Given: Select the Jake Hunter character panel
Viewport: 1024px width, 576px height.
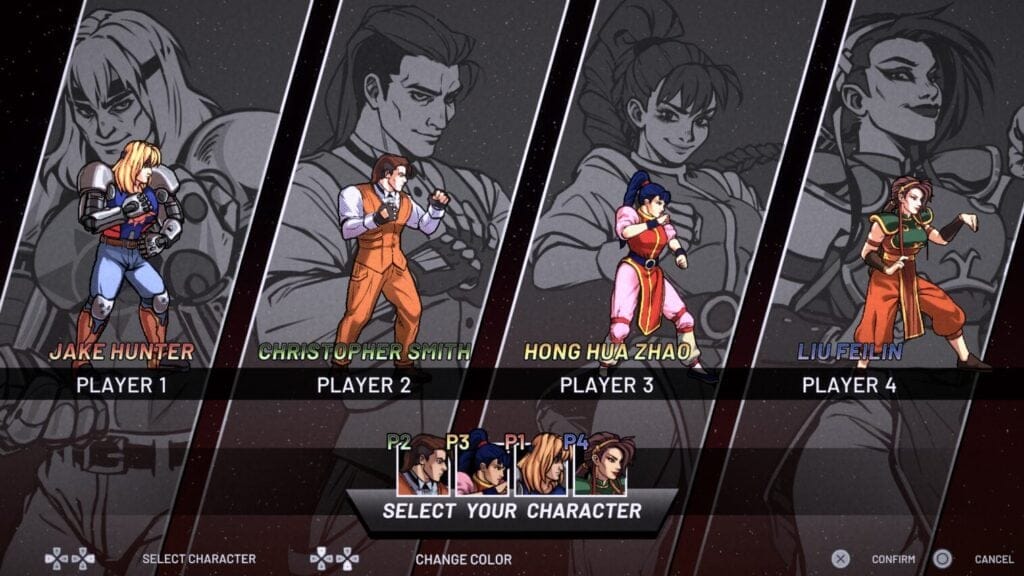Looking at the screenshot, I should pyautogui.click(x=130, y=250).
